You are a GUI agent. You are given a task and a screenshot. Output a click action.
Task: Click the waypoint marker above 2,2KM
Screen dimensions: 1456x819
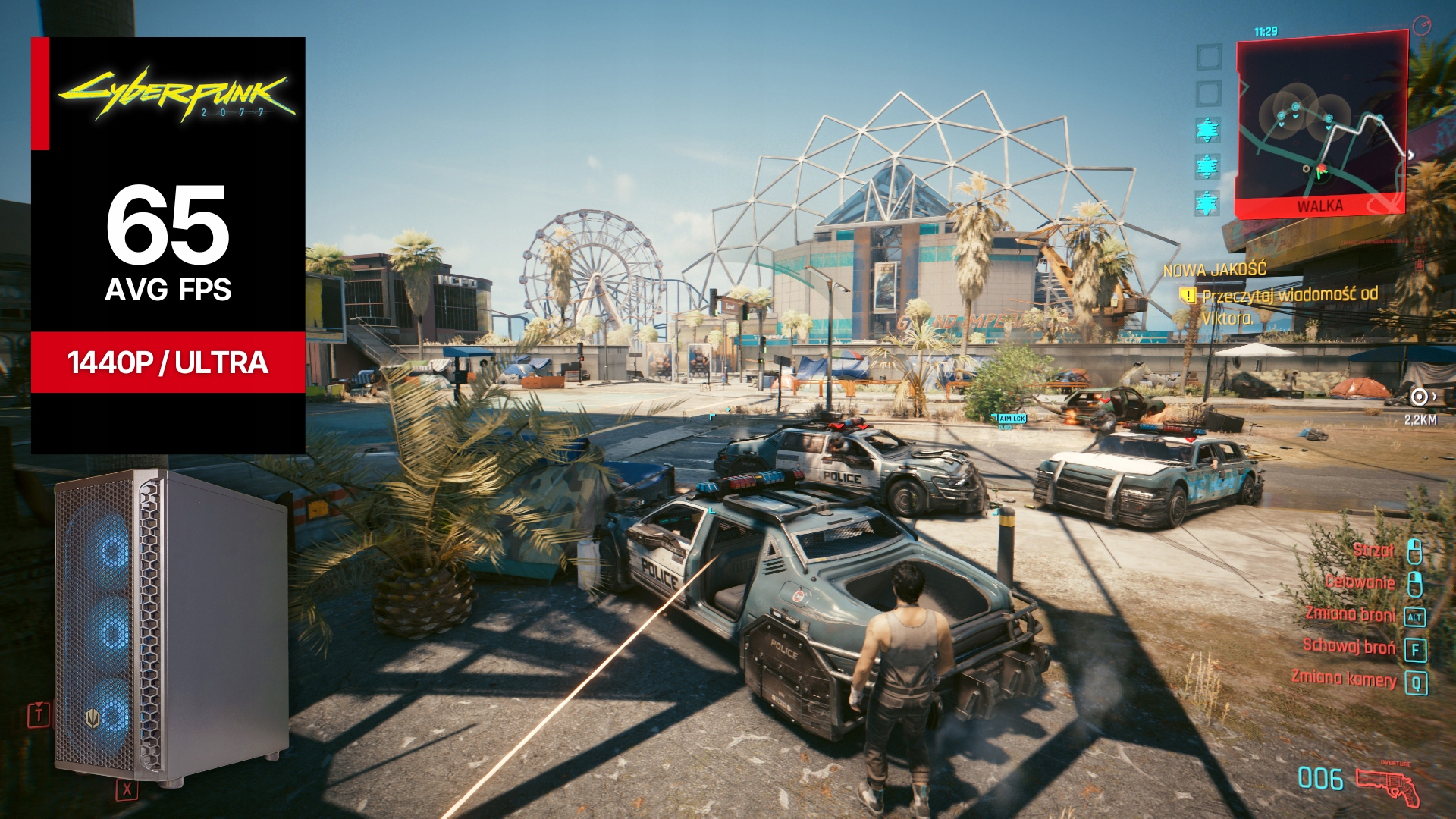click(1420, 397)
